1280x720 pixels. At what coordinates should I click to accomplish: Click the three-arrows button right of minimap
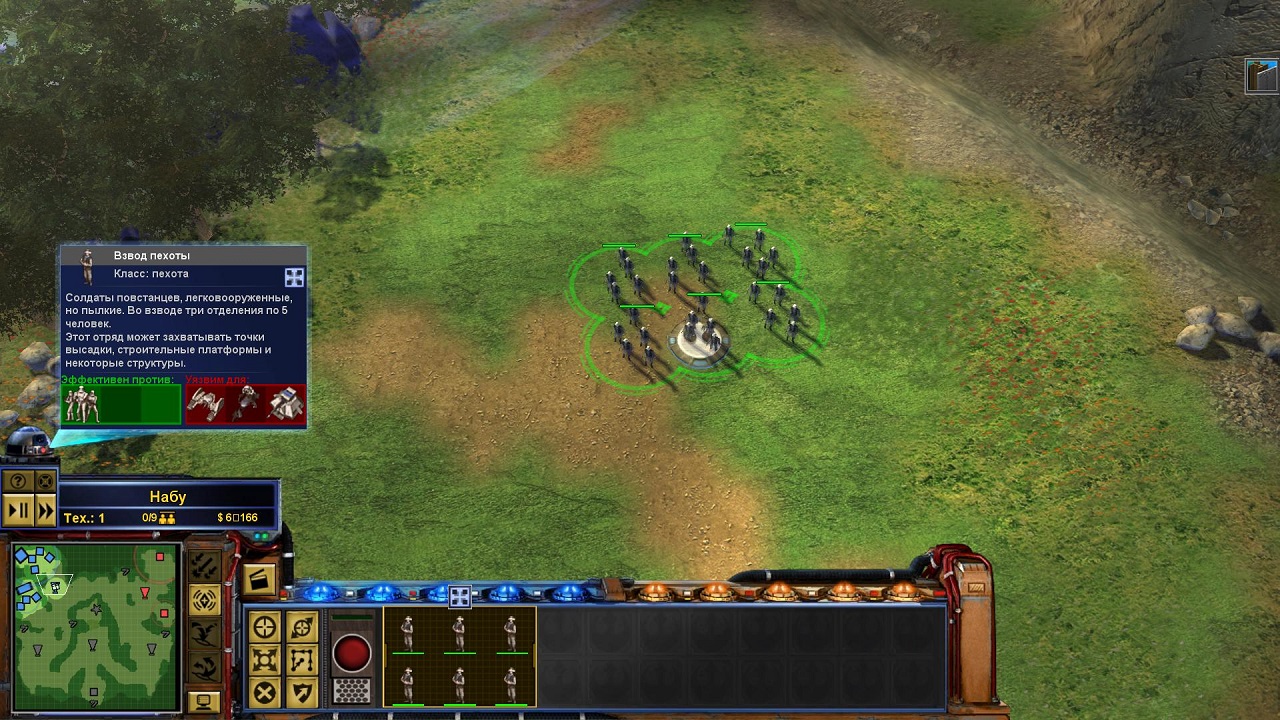pos(205,566)
